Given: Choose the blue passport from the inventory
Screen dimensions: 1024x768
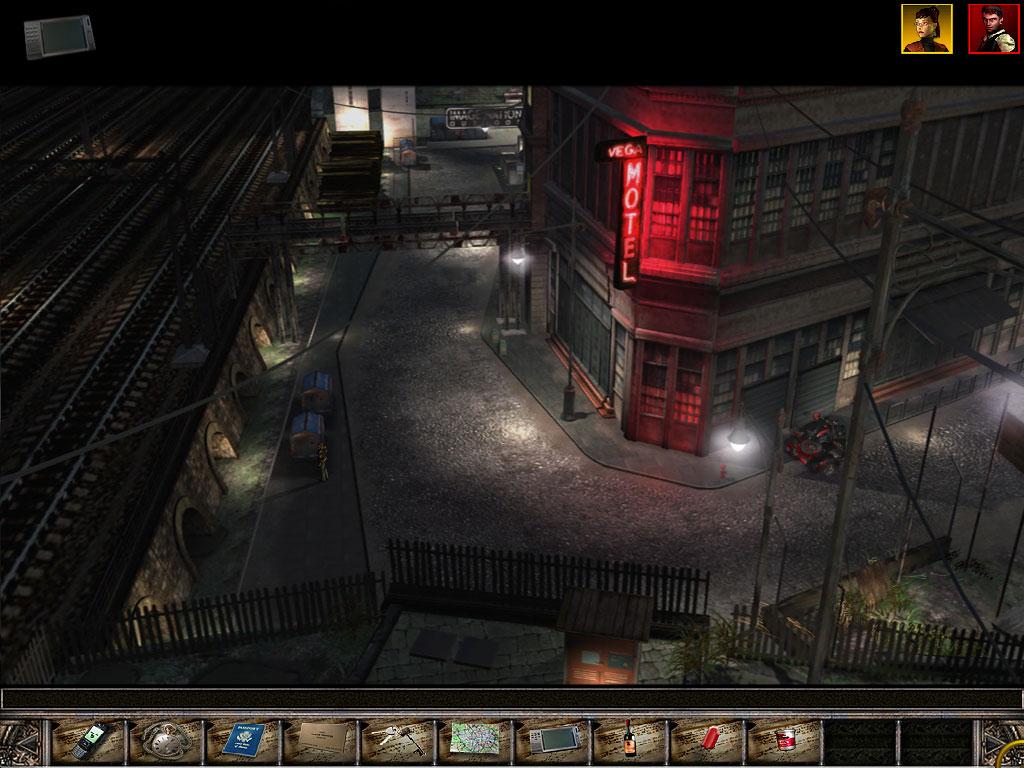Looking at the screenshot, I should tap(243, 741).
